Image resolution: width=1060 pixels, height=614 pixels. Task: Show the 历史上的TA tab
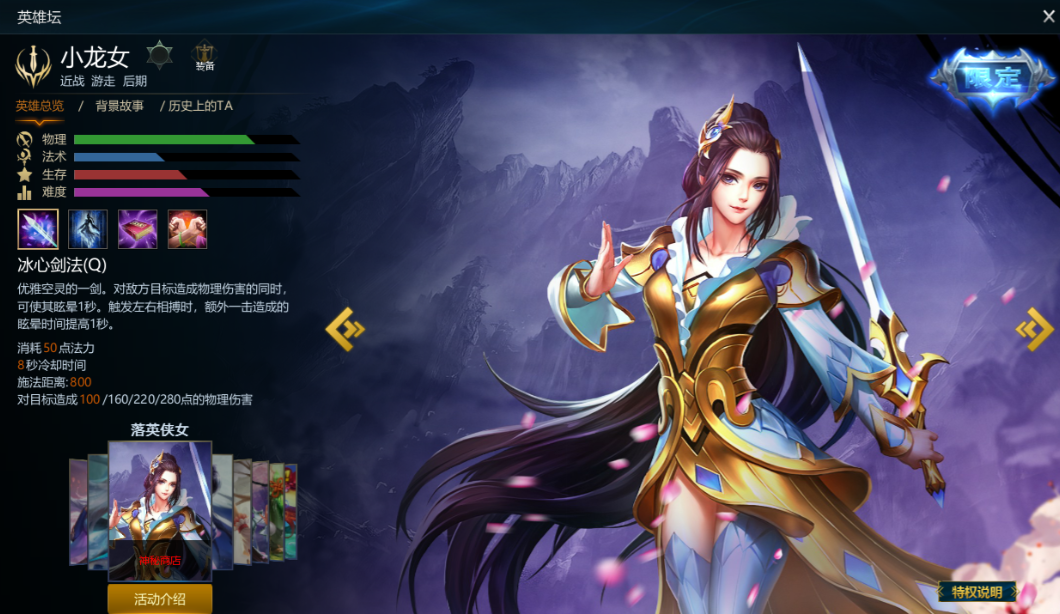200,106
